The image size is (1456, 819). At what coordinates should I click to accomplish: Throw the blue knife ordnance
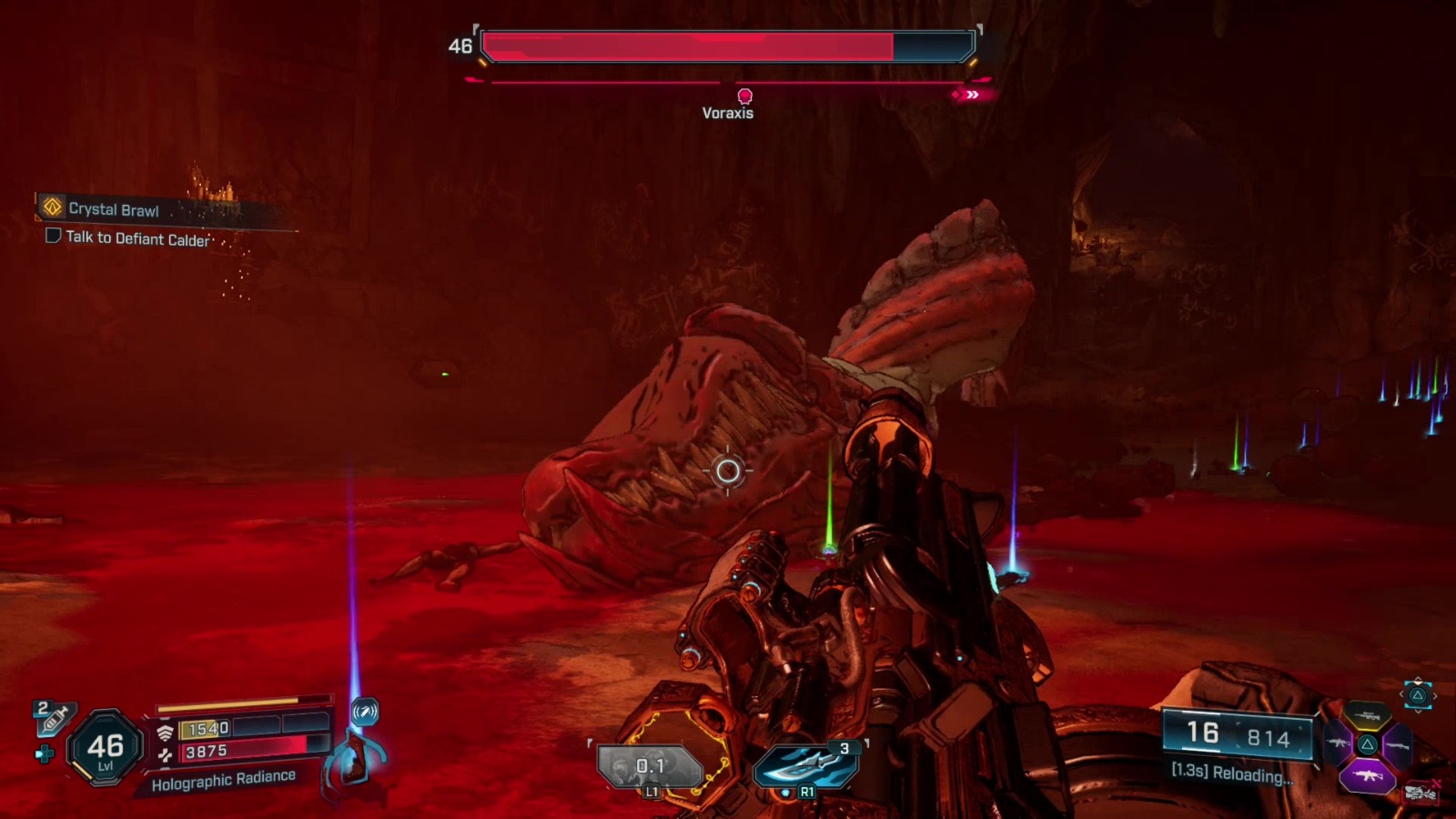pyautogui.click(x=804, y=766)
